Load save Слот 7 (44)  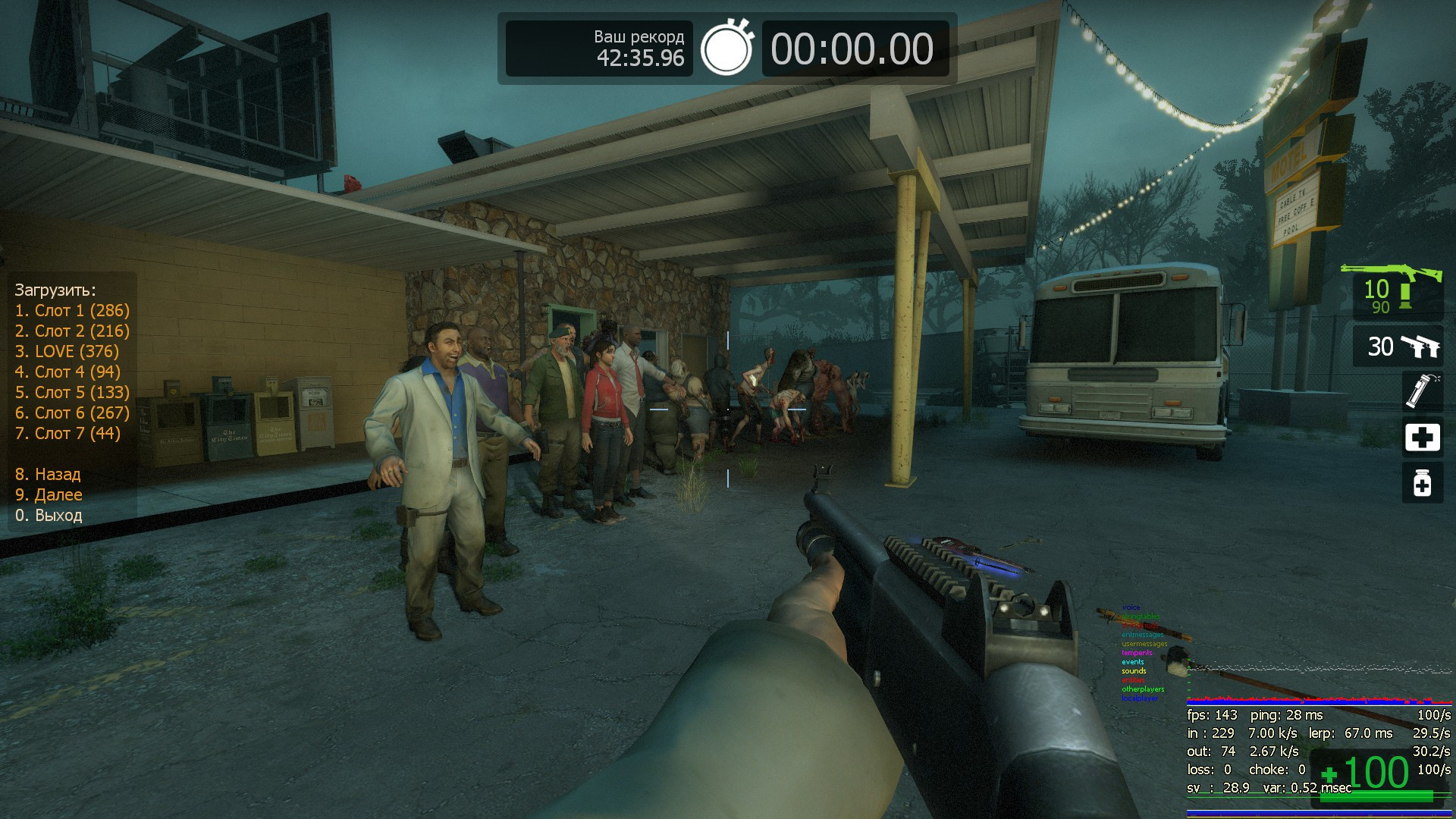coord(67,433)
